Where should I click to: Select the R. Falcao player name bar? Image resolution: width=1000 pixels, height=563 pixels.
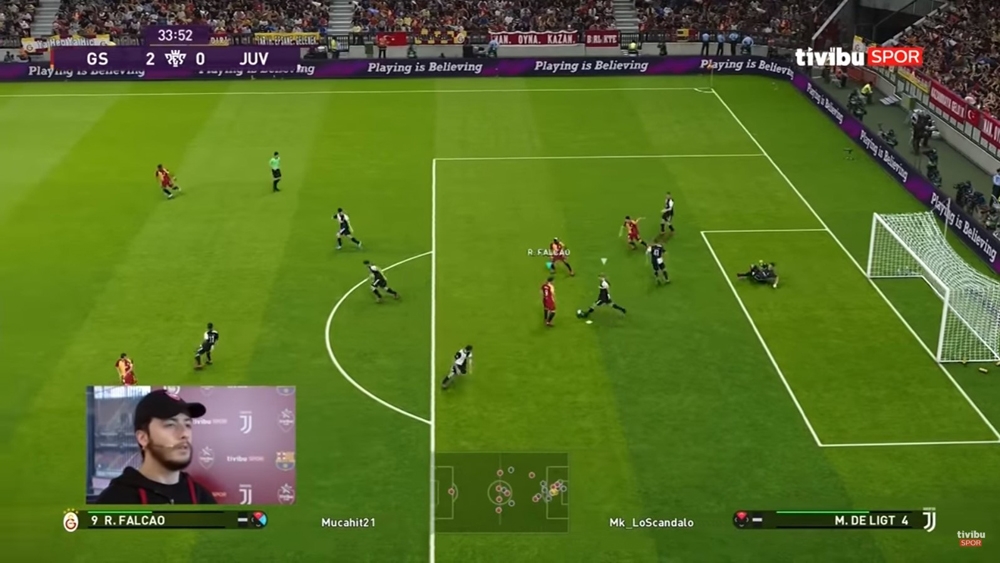[165, 520]
